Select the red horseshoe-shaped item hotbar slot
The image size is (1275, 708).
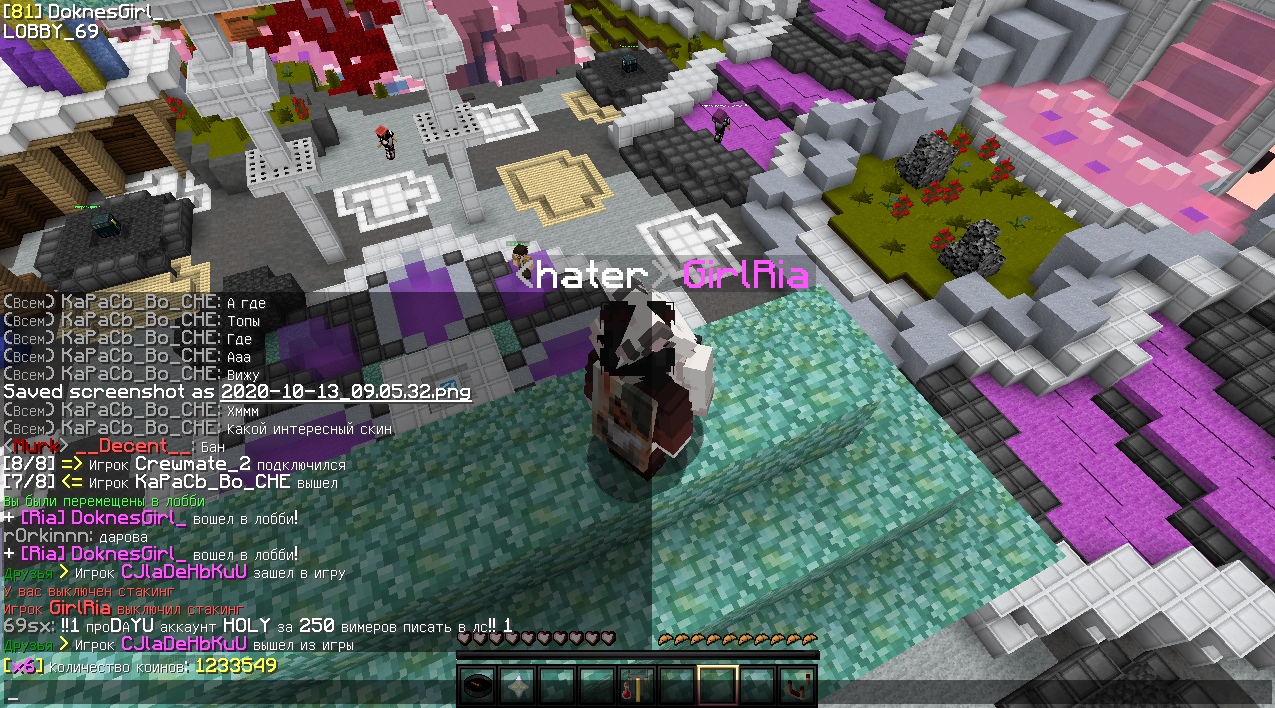(x=798, y=686)
